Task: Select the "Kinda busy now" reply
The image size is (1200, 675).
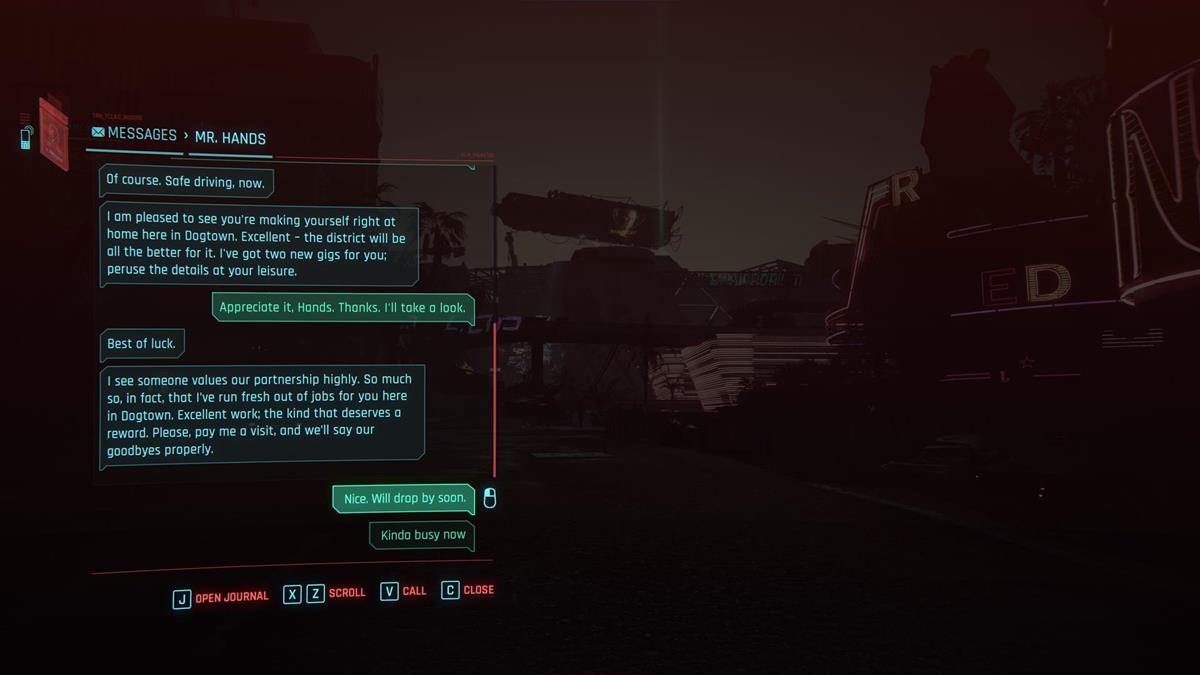Action: [422, 535]
